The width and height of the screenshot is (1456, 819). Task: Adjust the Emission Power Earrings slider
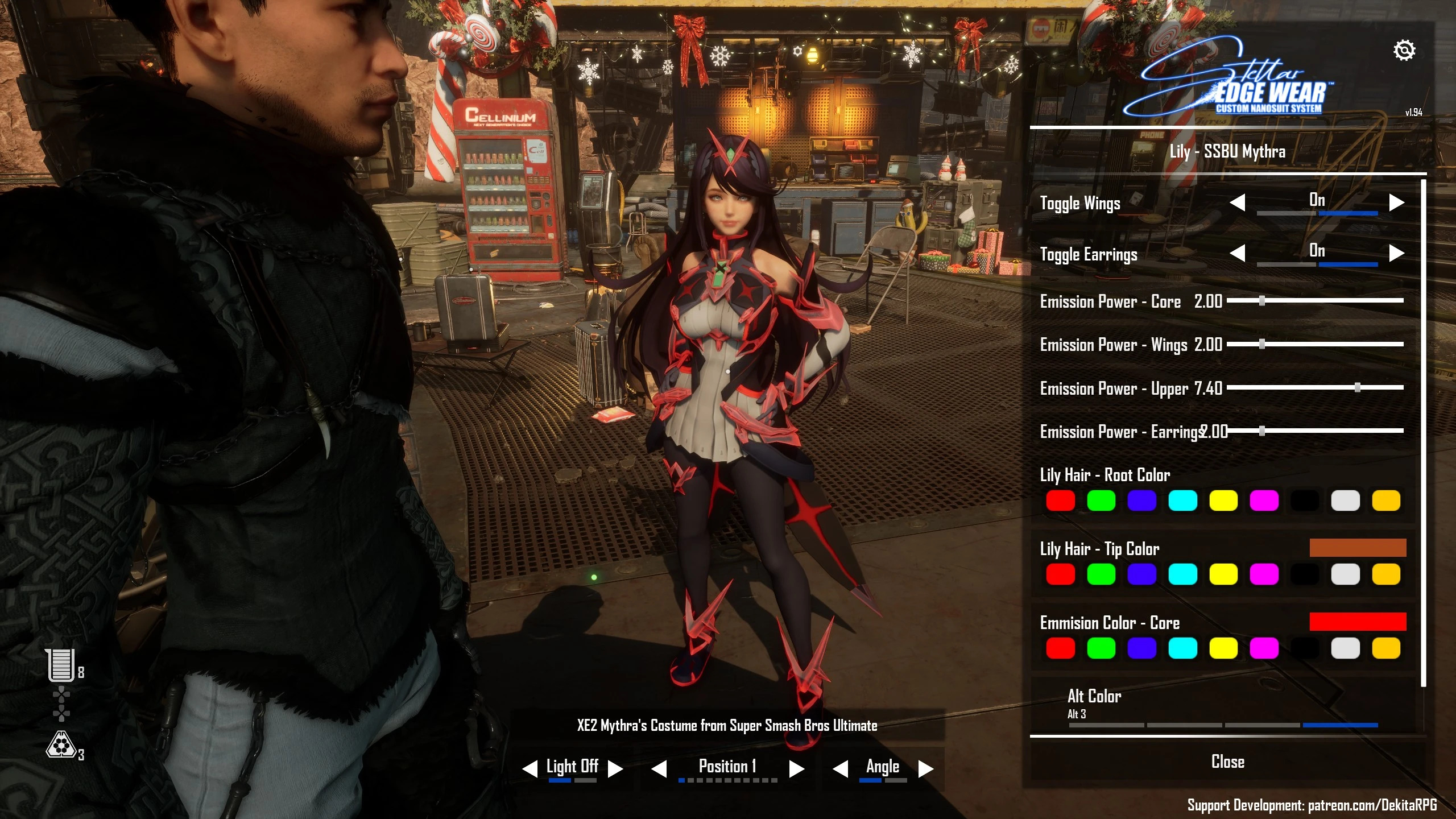click(1261, 431)
